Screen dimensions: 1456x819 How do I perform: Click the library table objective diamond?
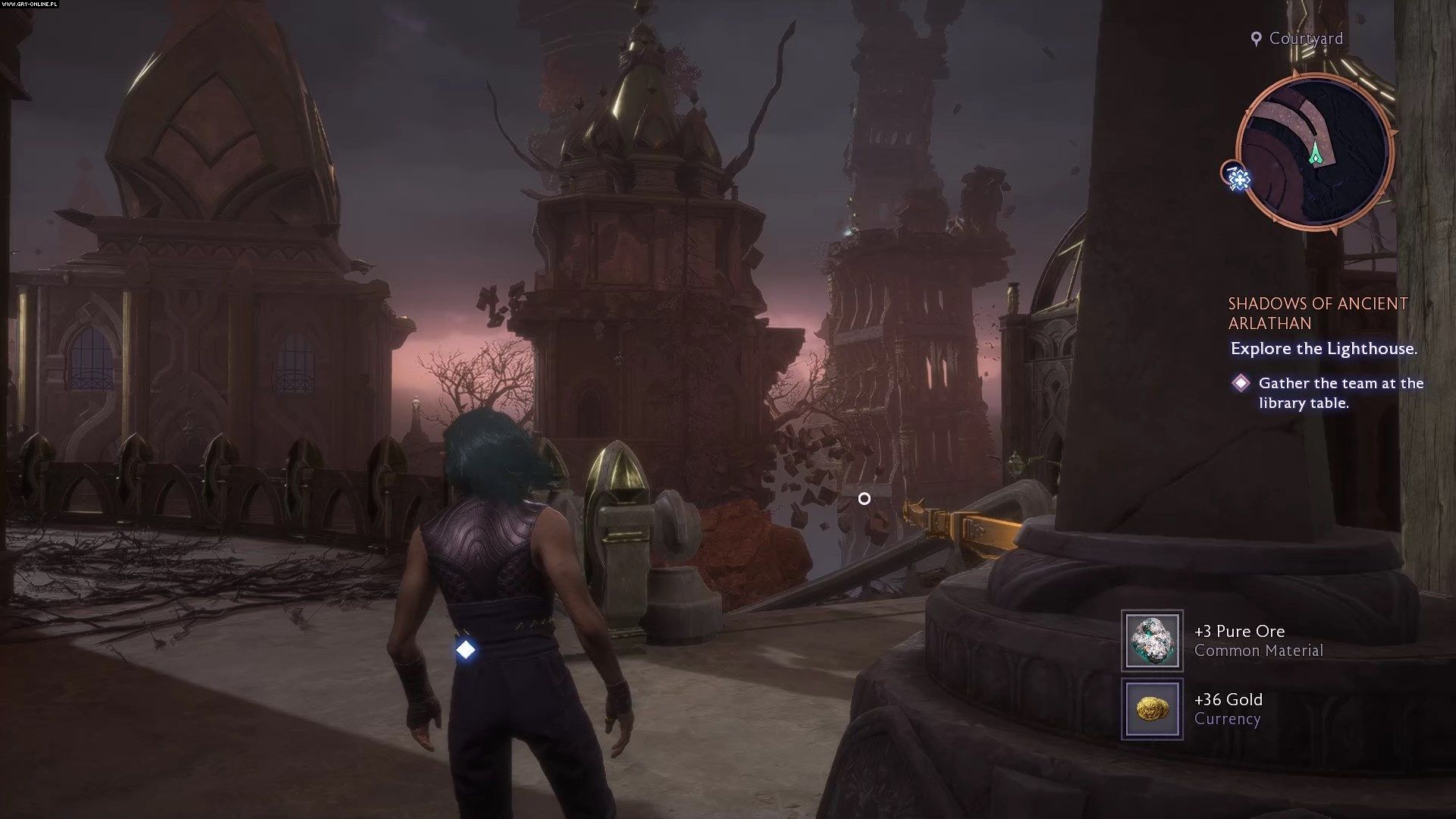point(1241,383)
